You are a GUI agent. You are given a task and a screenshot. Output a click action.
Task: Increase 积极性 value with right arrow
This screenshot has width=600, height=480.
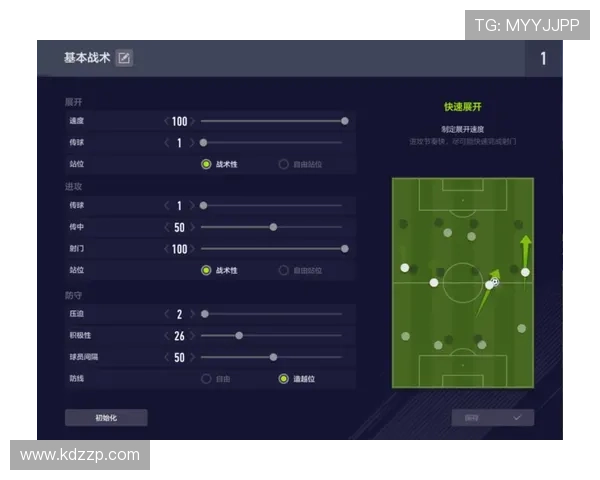click(193, 335)
